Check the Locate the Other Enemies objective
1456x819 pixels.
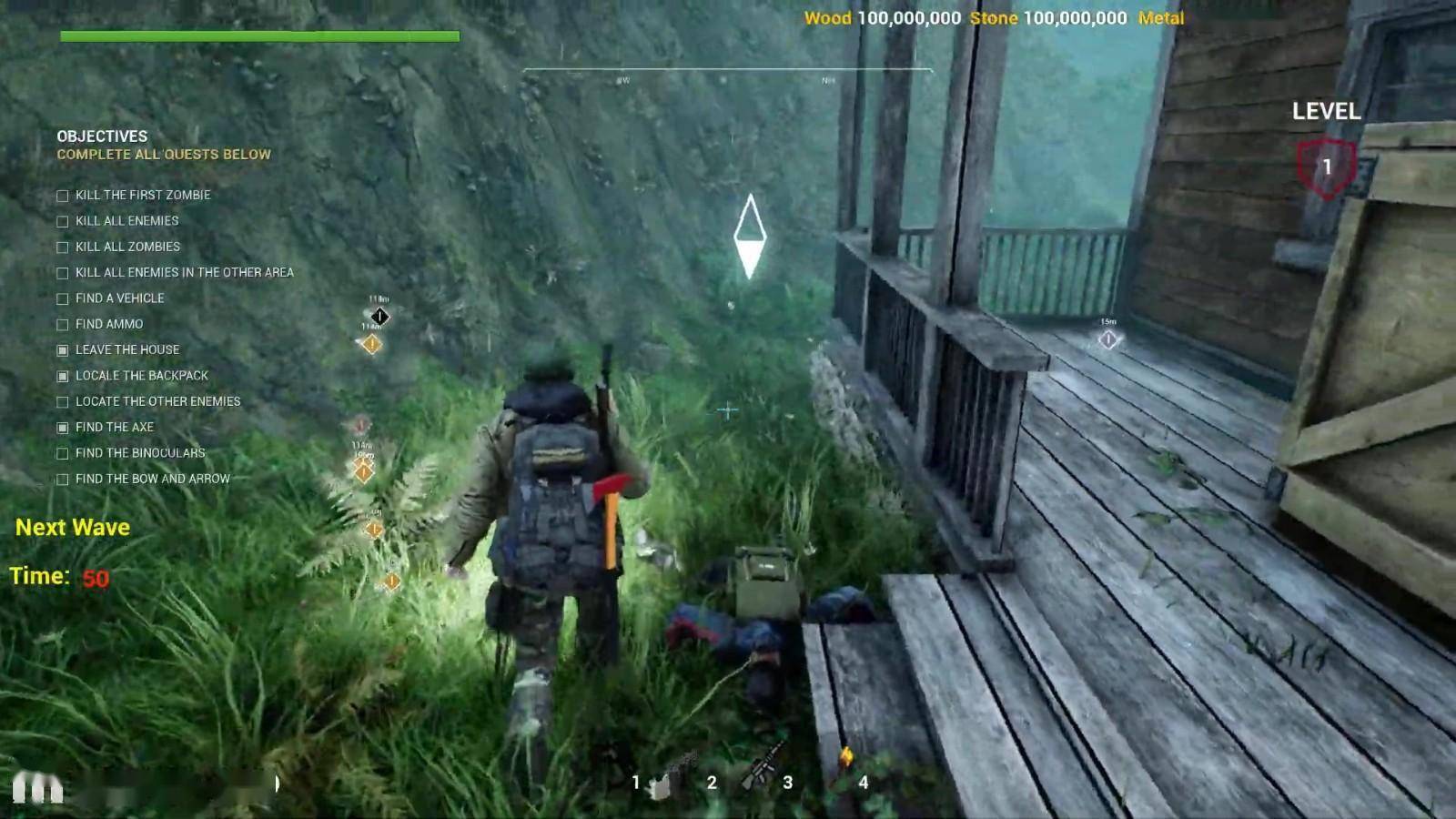coord(63,402)
